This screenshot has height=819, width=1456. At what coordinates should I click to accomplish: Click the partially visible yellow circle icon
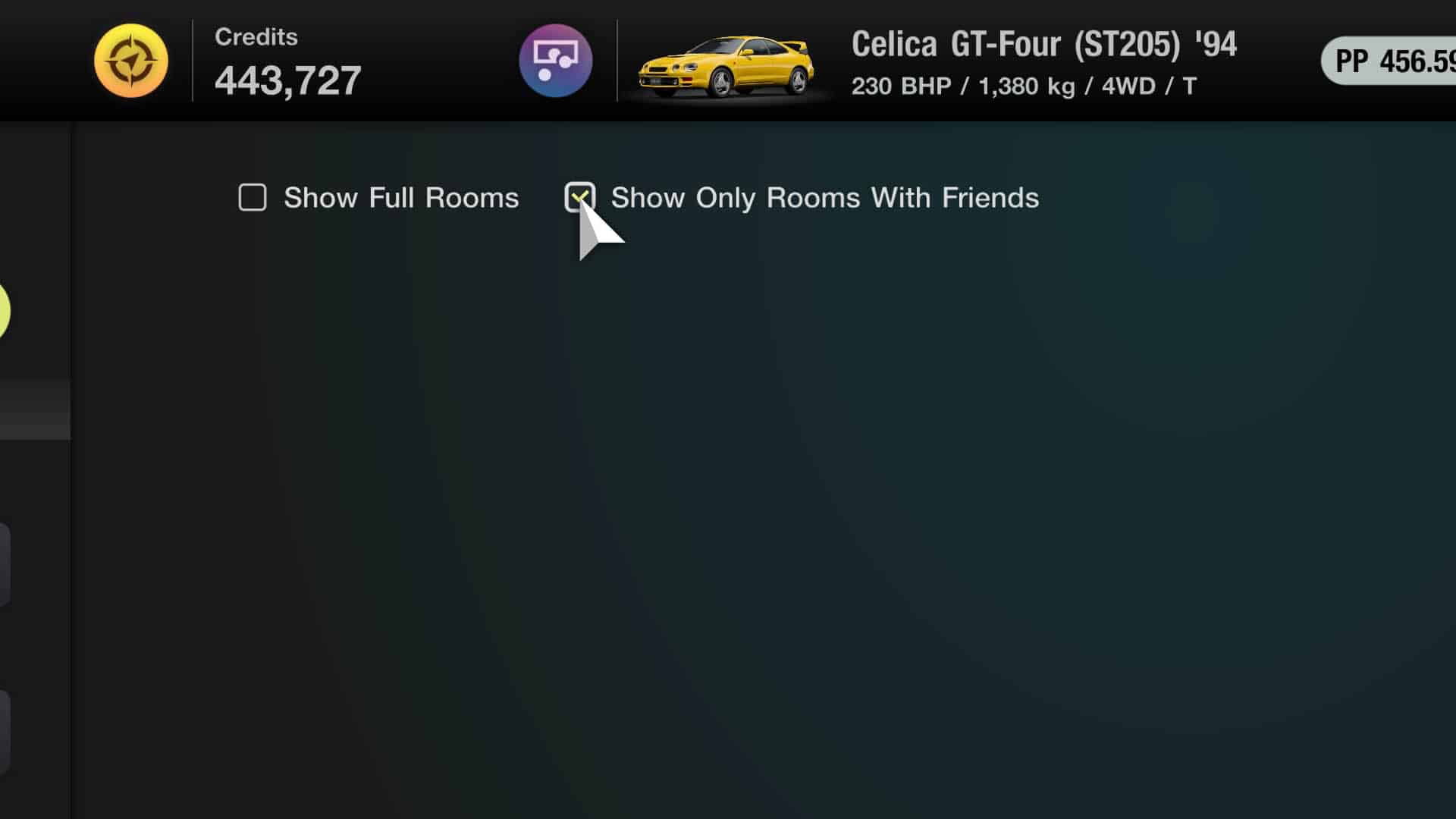3,311
